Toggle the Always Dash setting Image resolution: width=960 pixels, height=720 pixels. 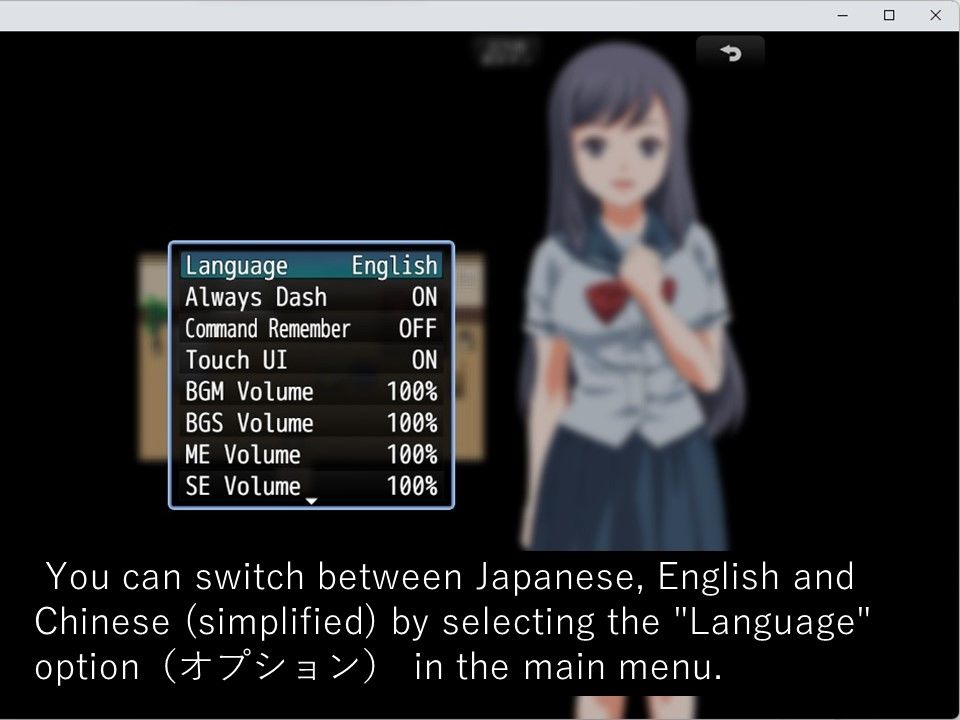pyautogui.click(x=311, y=297)
